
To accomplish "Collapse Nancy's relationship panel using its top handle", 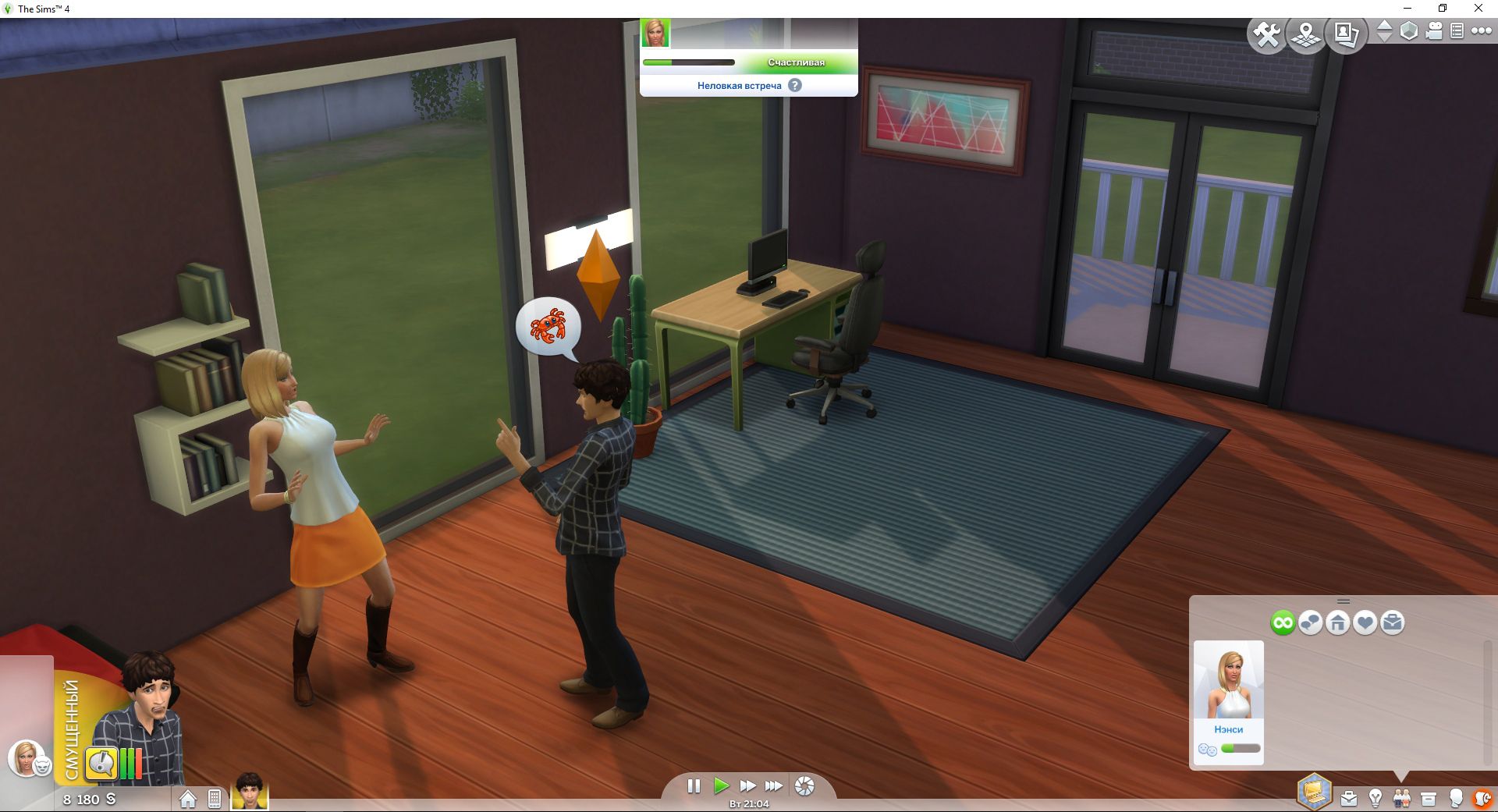I will pyautogui.click(x=1344, y=601).
